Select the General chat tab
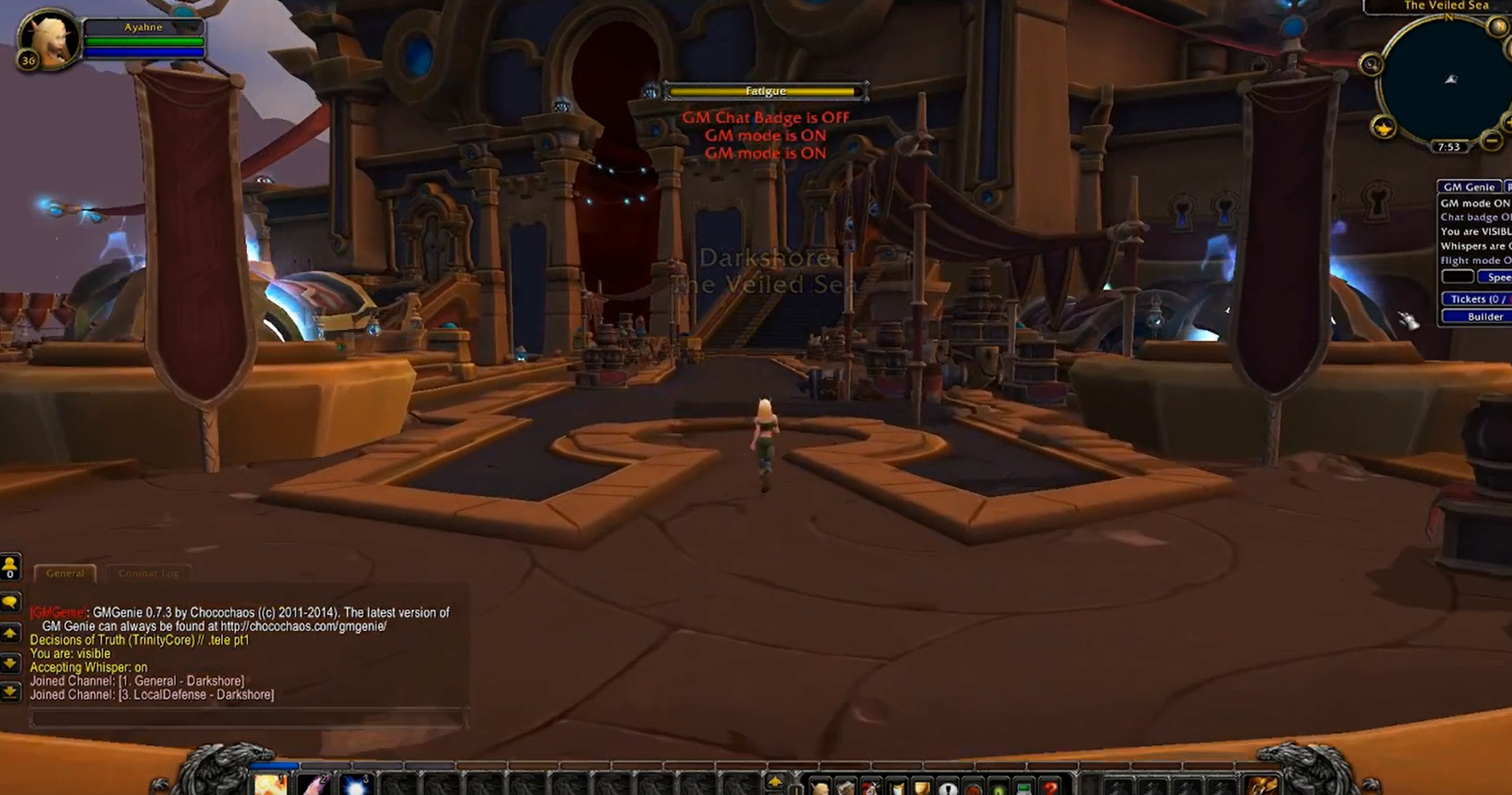This screenshot has width=1512, height=795. click(x=65, y=573)
